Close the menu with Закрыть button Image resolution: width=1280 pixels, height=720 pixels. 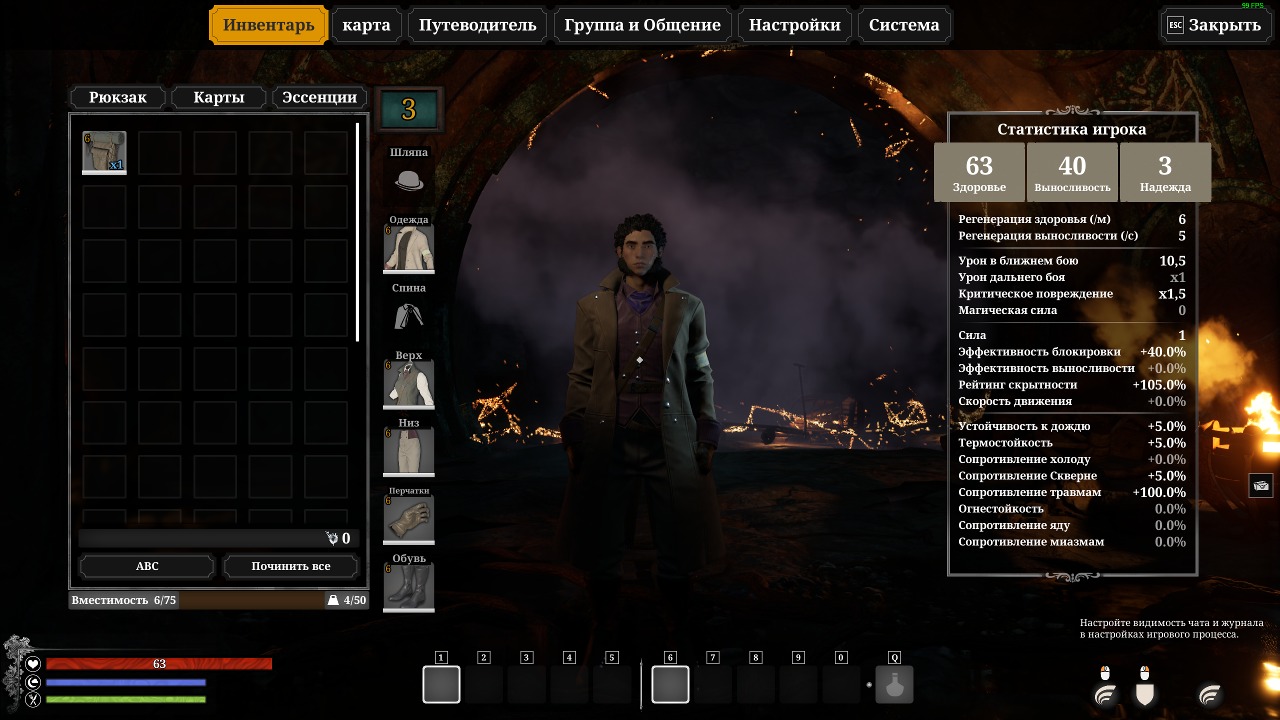(x=1213, y=25)
